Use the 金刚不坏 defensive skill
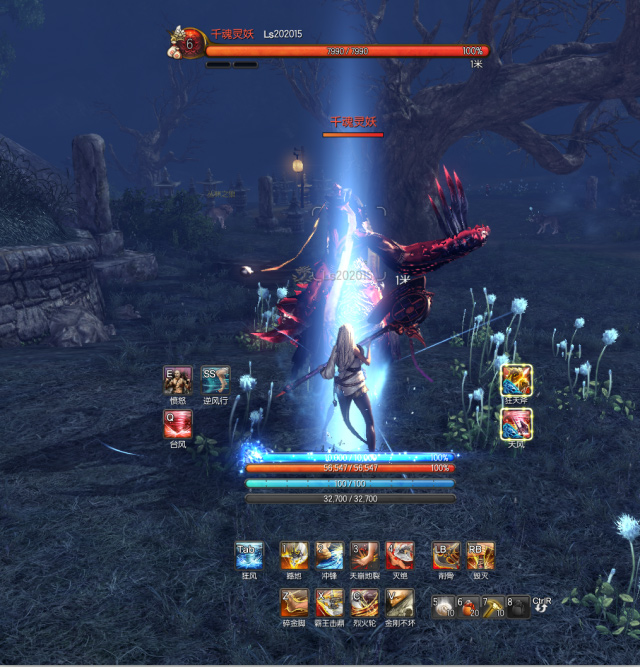640x667 pixels. (400, 602)
